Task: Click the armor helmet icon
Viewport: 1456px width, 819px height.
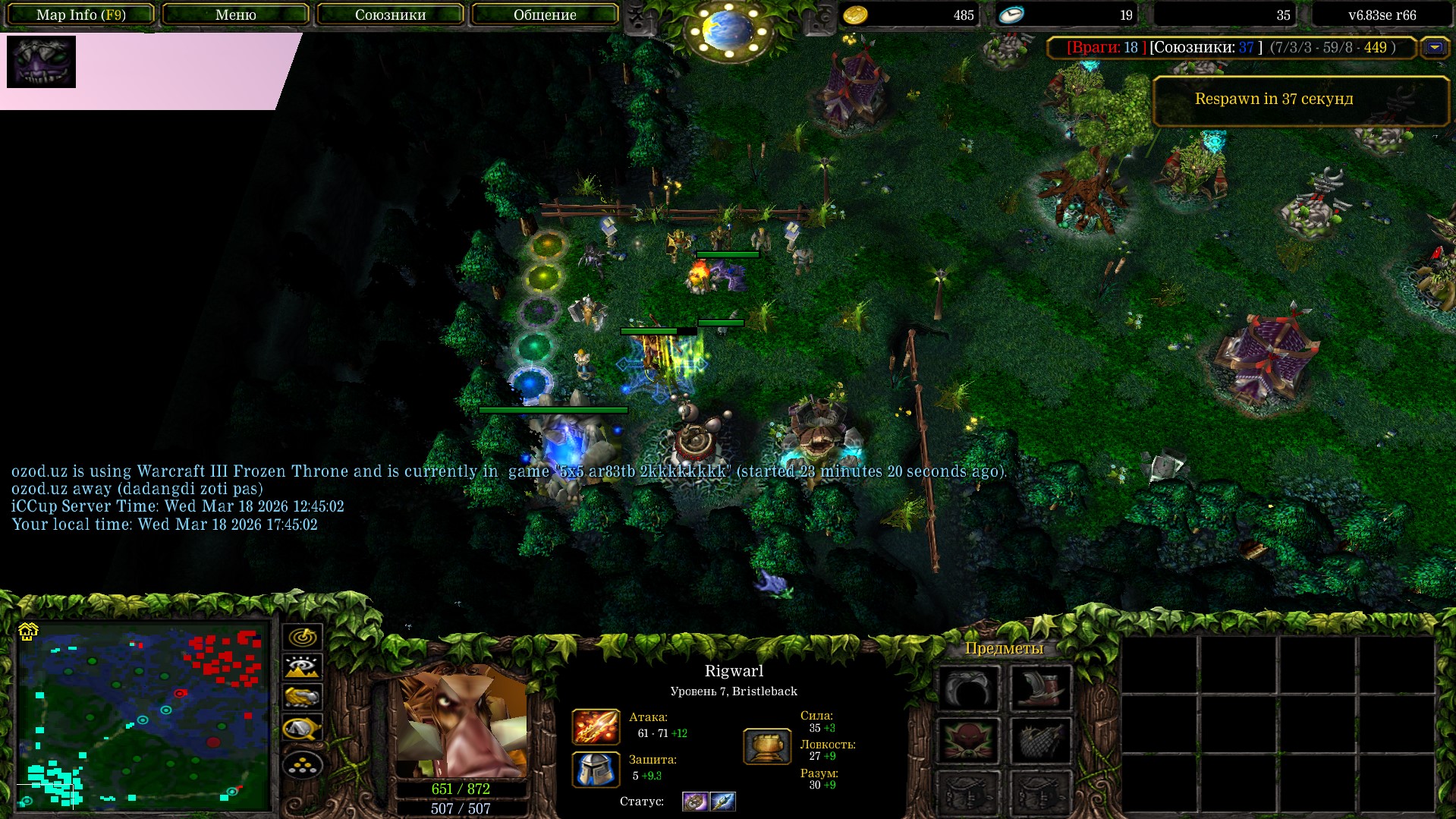Action: pyautogui.click(x=596, y=769)
